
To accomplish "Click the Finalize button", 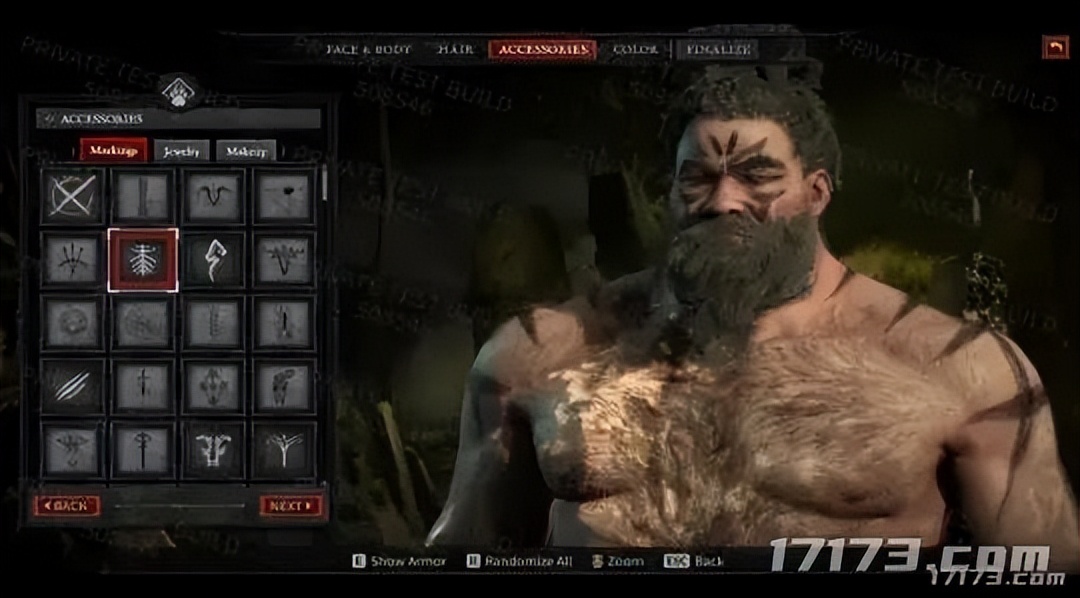I will tap(717, 49).
